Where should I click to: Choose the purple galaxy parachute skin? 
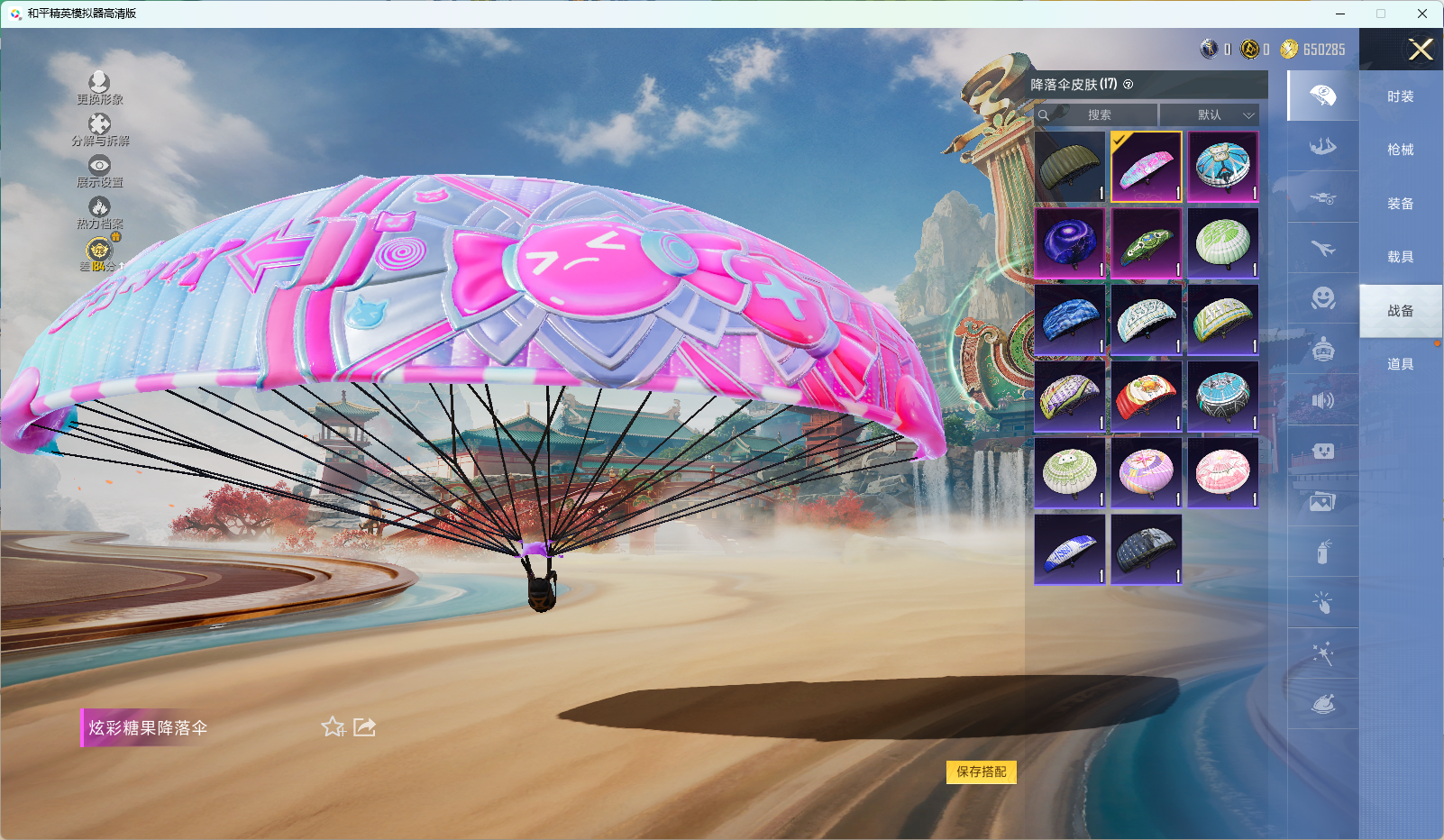coord(1070,243)
